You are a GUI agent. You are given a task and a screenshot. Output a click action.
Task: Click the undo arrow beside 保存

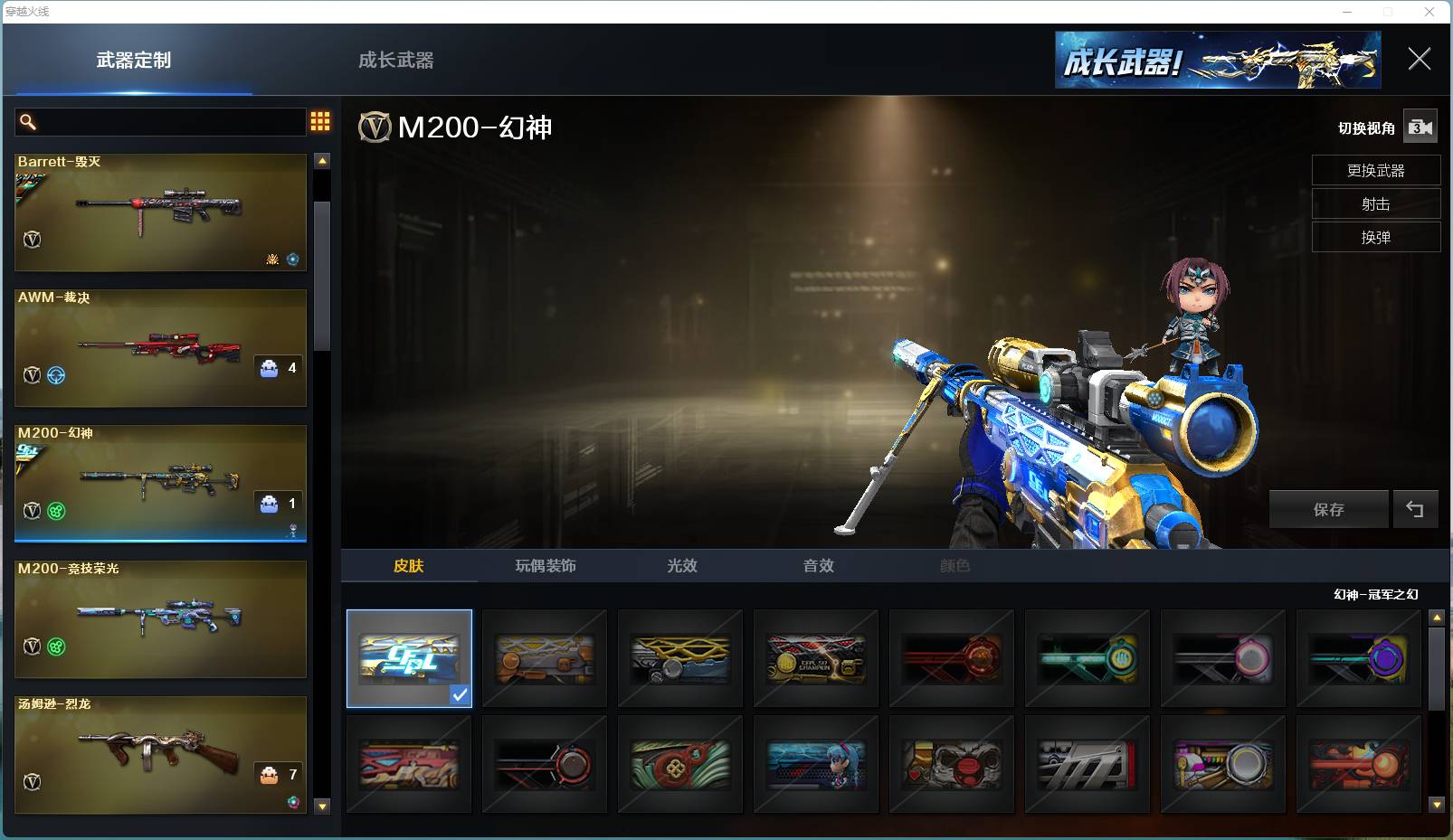[1415, 510]
